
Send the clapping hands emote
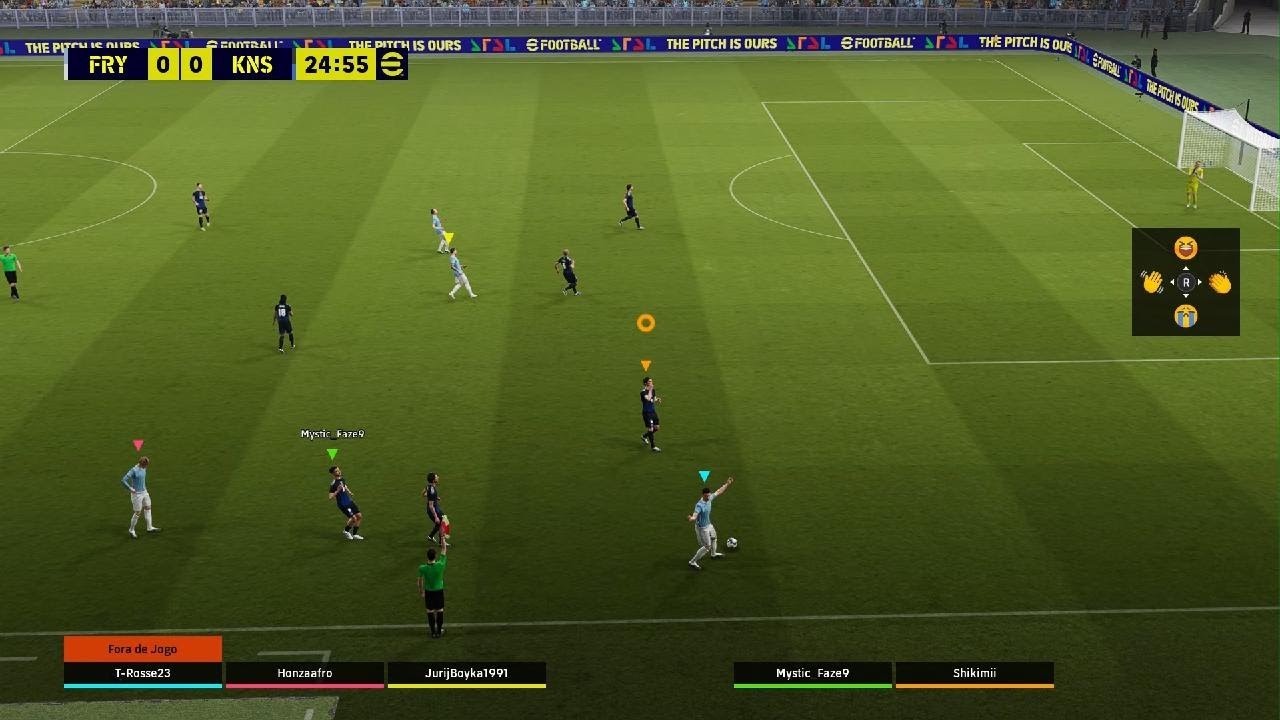point(1220,283)
